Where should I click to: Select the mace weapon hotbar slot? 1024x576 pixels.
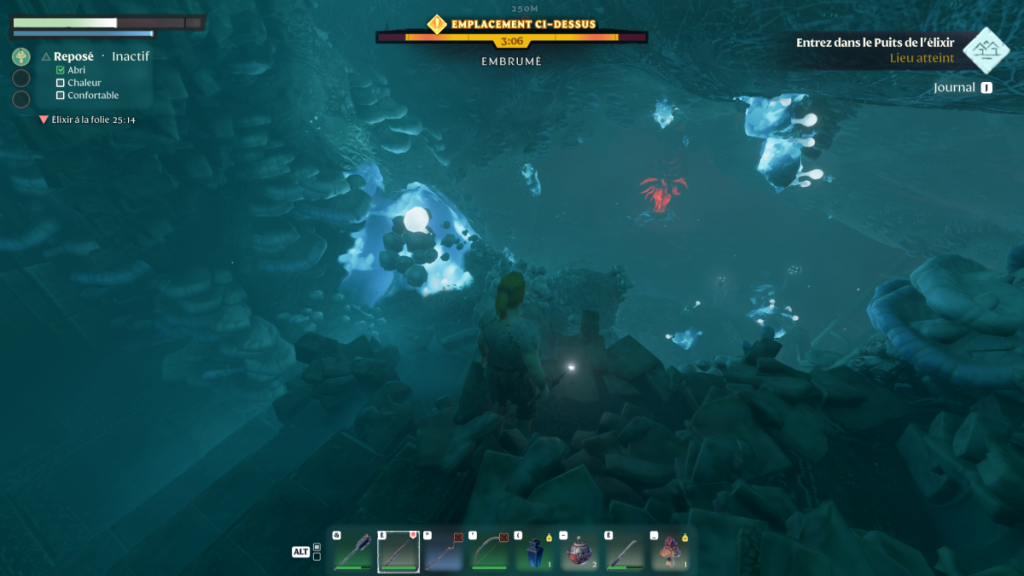[x=354, y=551]
